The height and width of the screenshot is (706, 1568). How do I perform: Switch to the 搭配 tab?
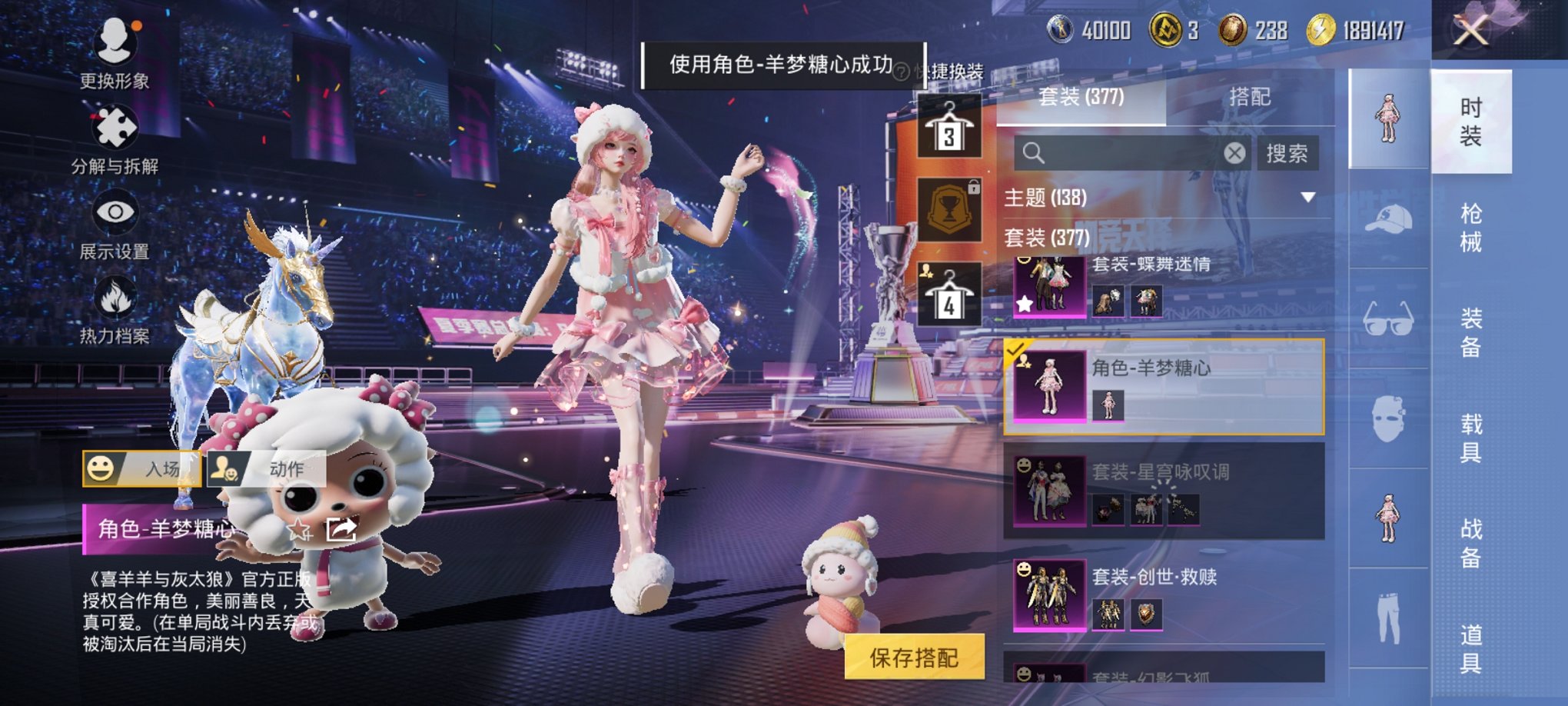pos(1248,96)
